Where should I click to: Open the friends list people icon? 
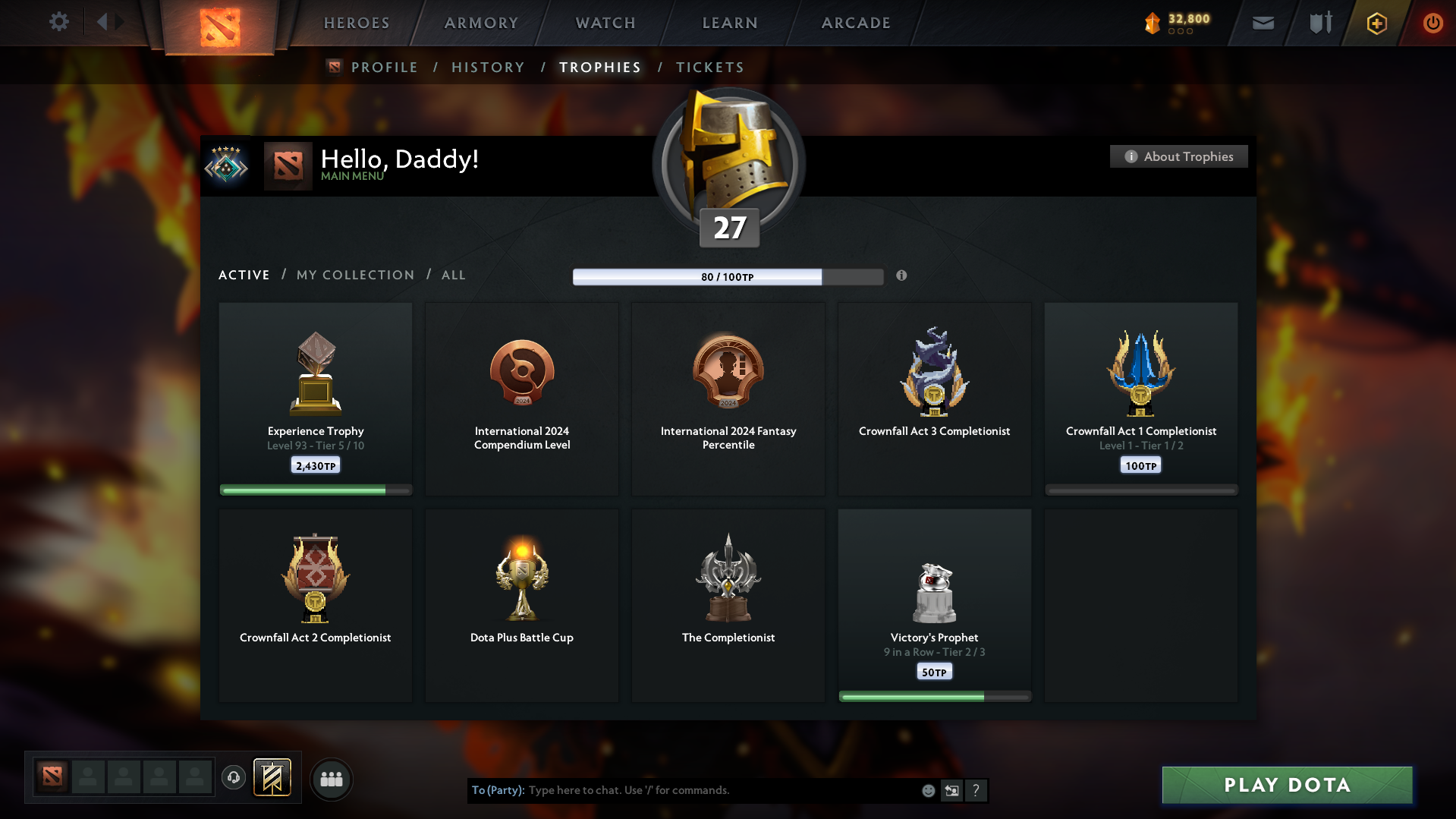[331, 779]
